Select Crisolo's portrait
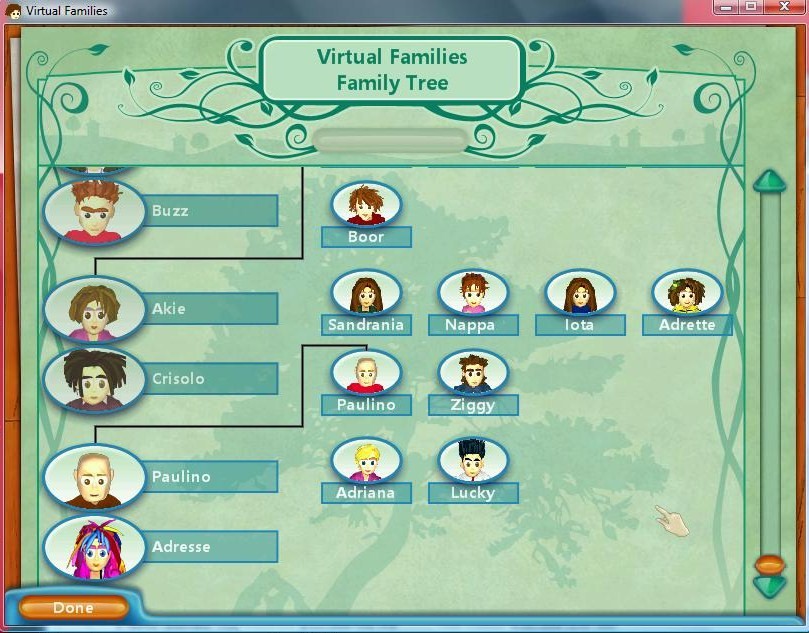Viewport: 809px width, 633px height. [94, 379]
